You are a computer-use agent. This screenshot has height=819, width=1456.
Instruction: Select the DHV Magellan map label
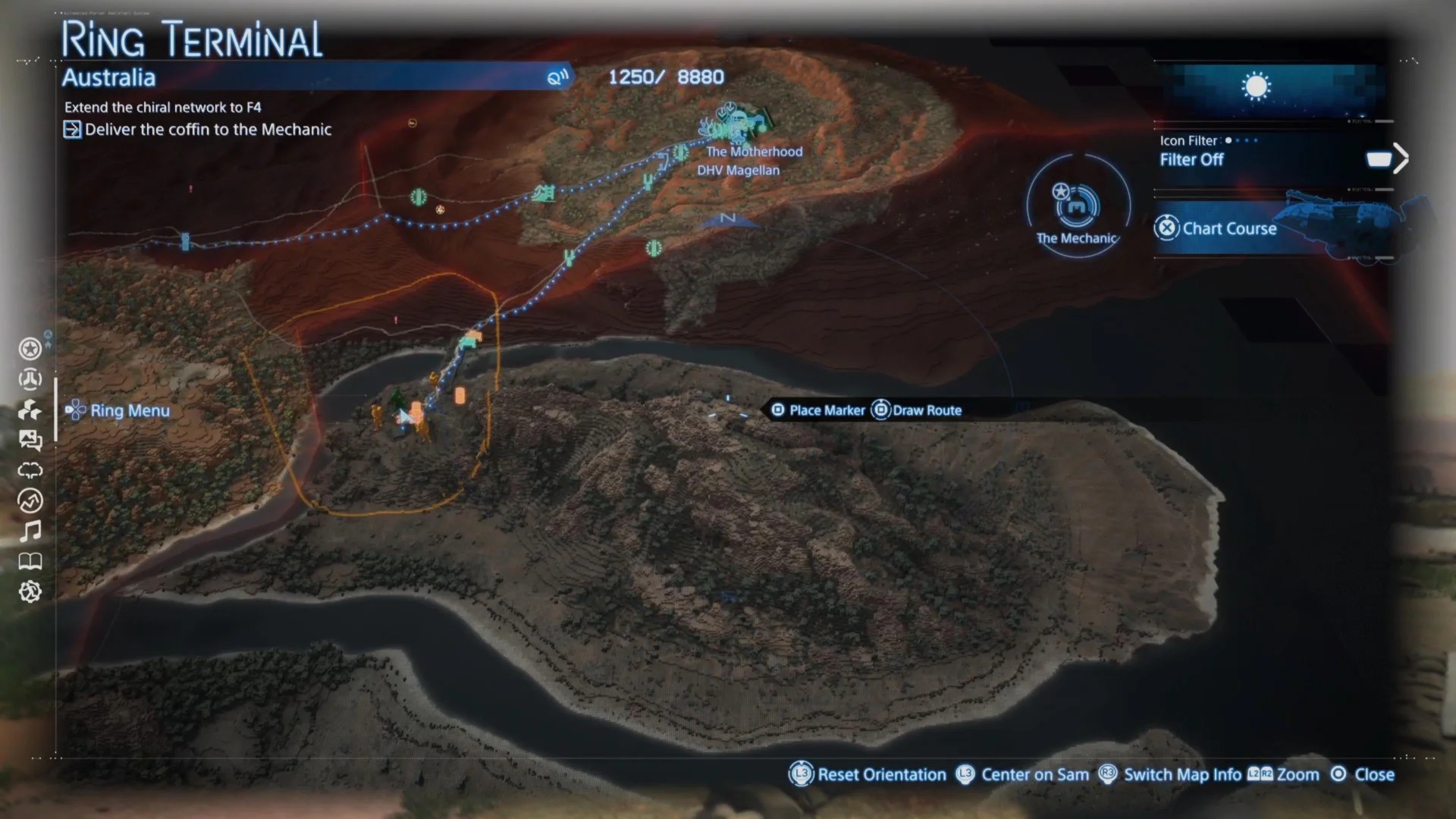click(738, 171)
